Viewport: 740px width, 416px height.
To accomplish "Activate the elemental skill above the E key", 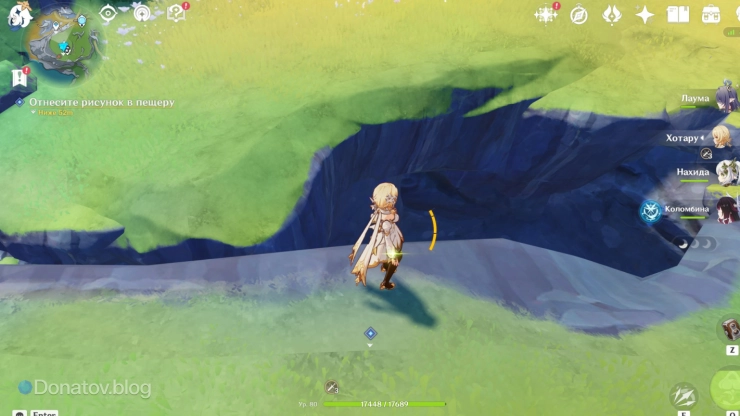I will [684, 395].
